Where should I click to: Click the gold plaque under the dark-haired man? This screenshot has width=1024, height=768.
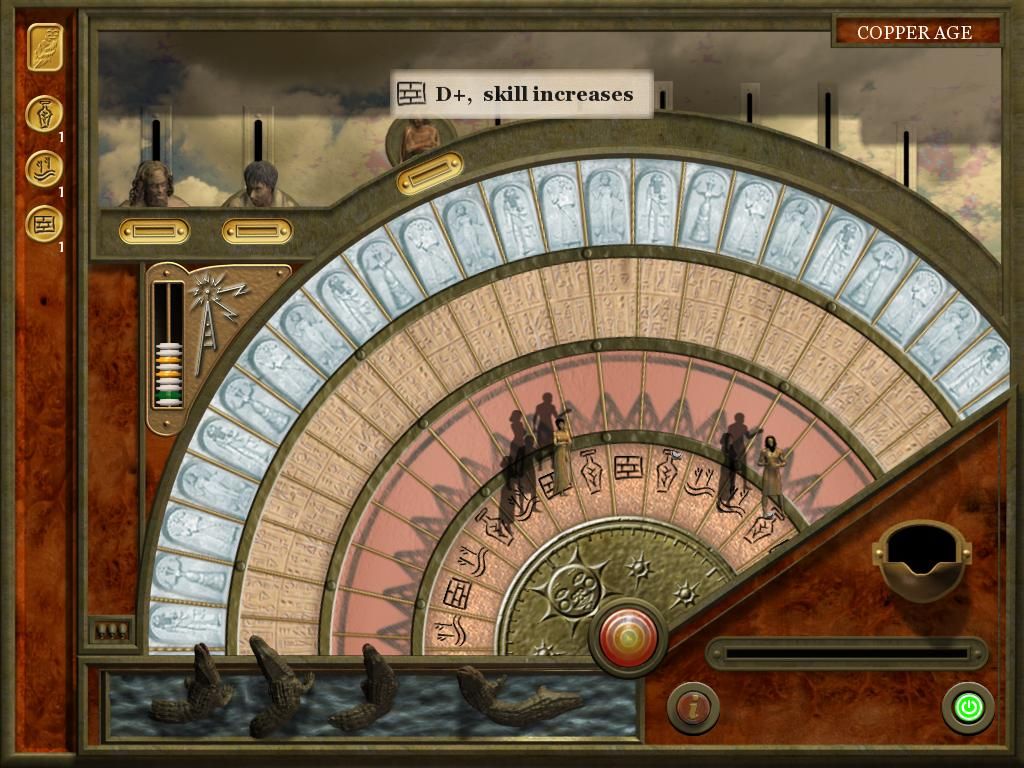tap(257, 232)
